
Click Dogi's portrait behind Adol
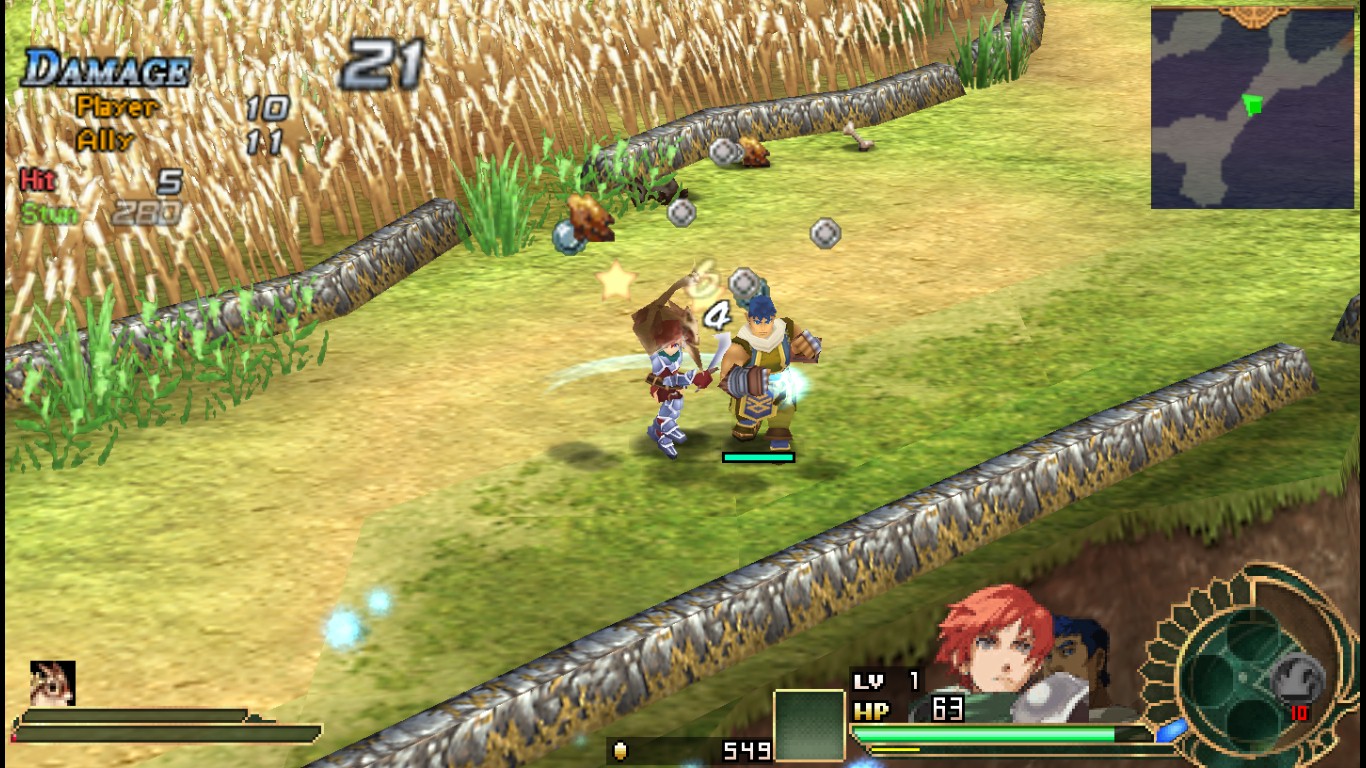pyautogui.click(x=1075, y=650)
